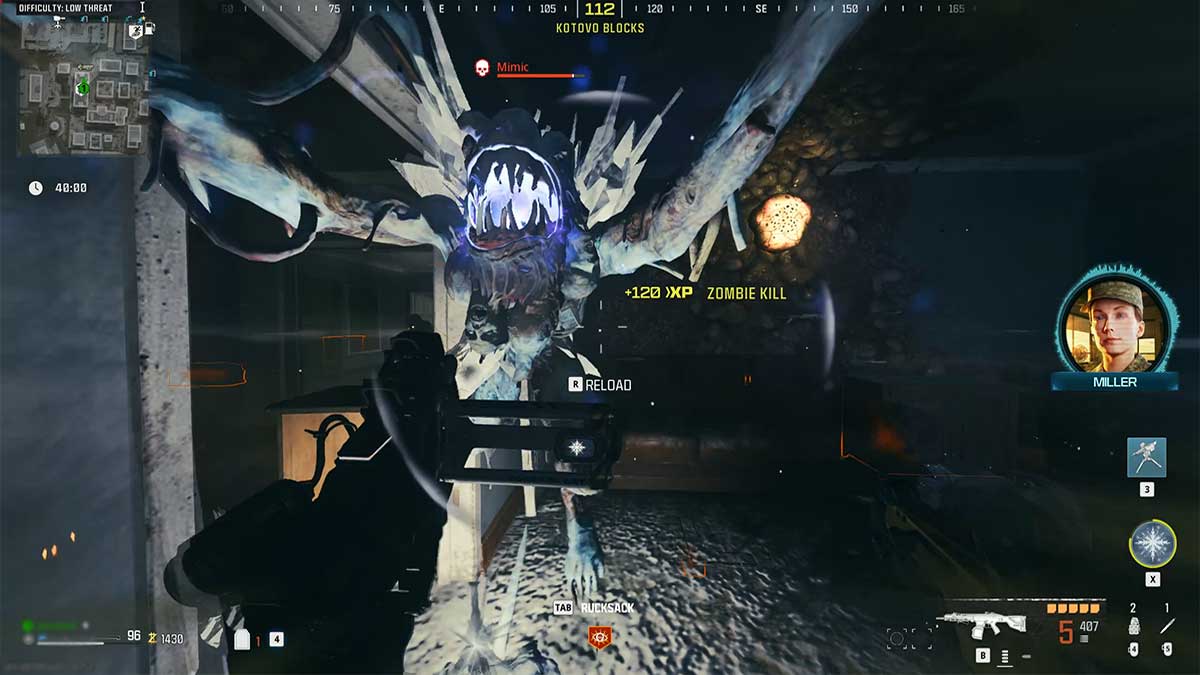Activate the Frost Blast snowflake field upgrade
The width and height of the screenshot is (1200, 675).
[1152, 544]
